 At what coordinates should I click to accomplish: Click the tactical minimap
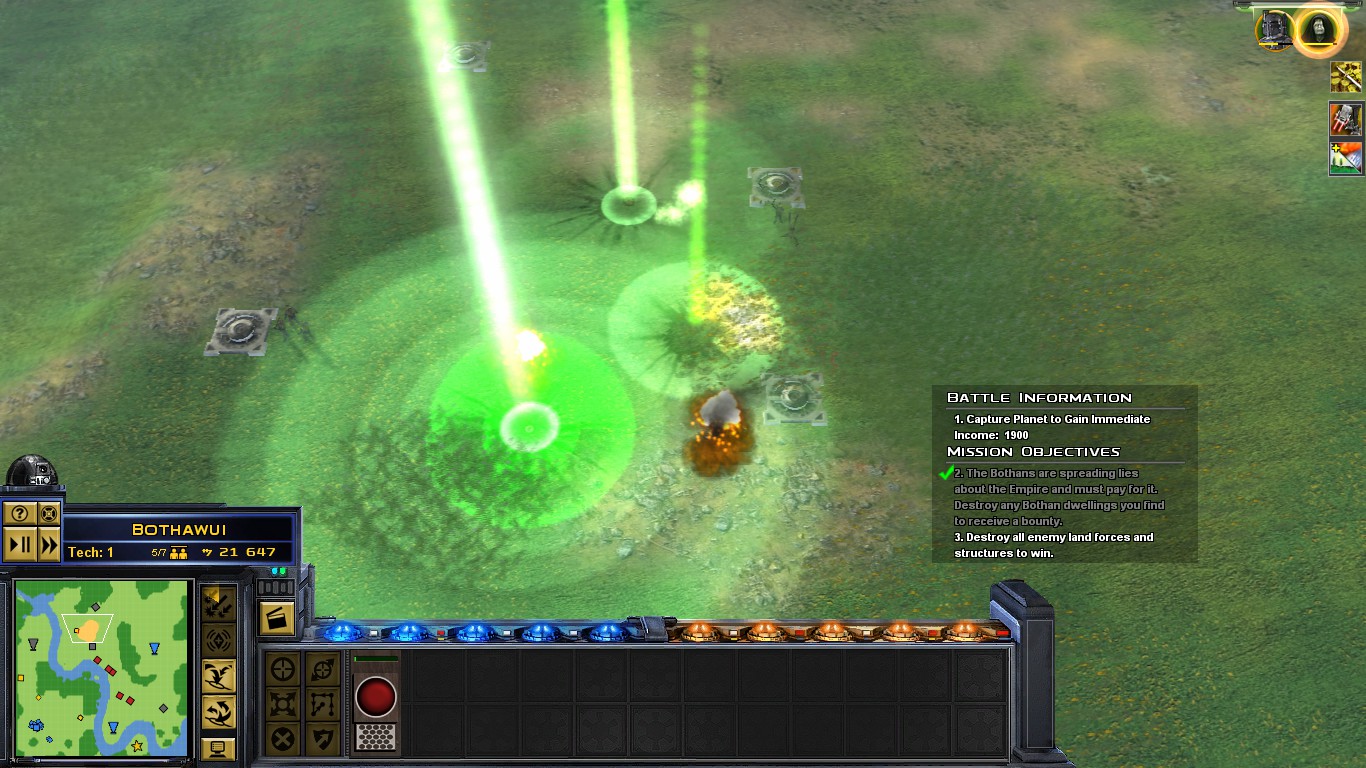(102, 668)
